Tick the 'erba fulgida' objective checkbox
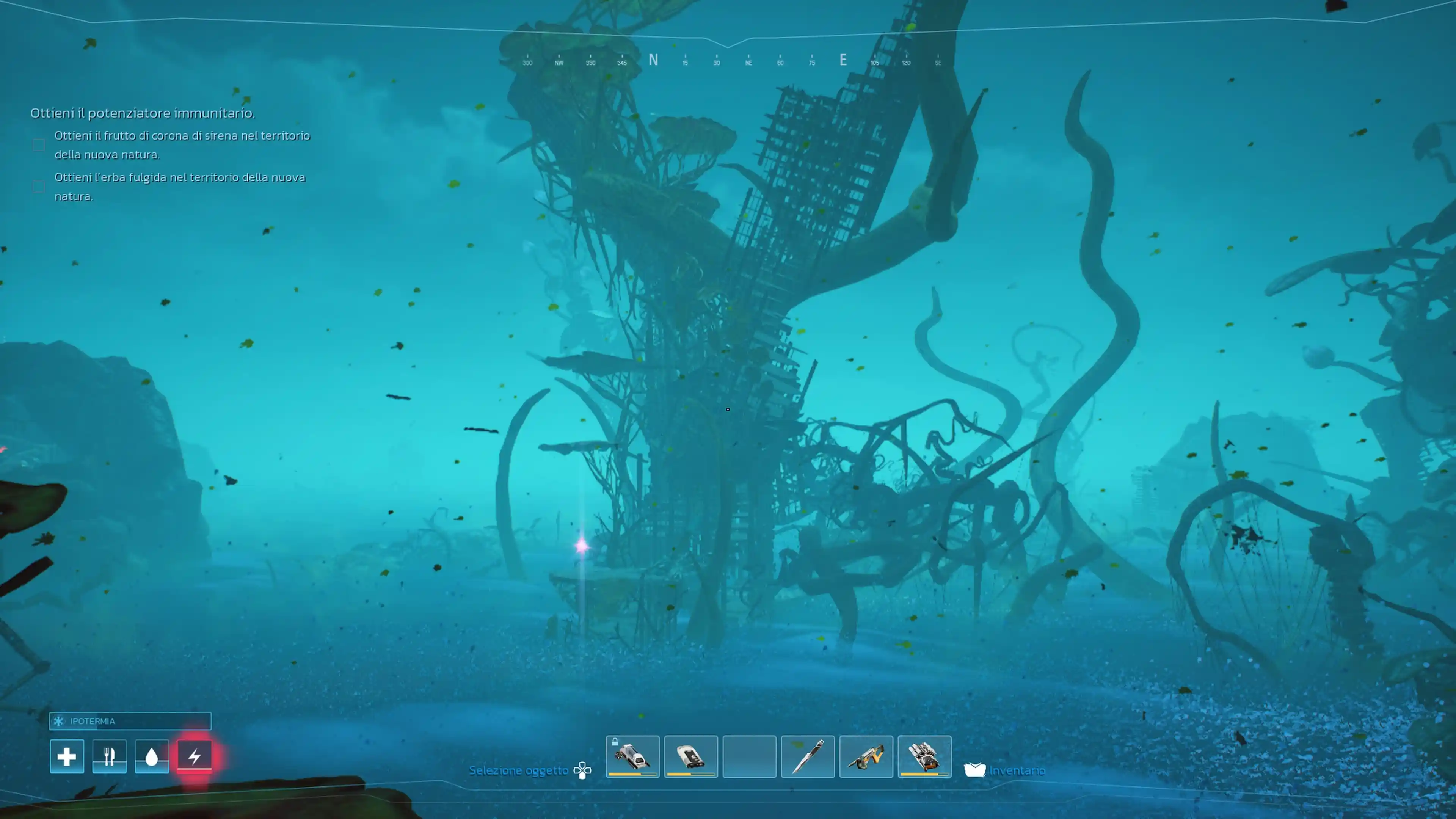The image size is (1456, 819). coord(38,187)
